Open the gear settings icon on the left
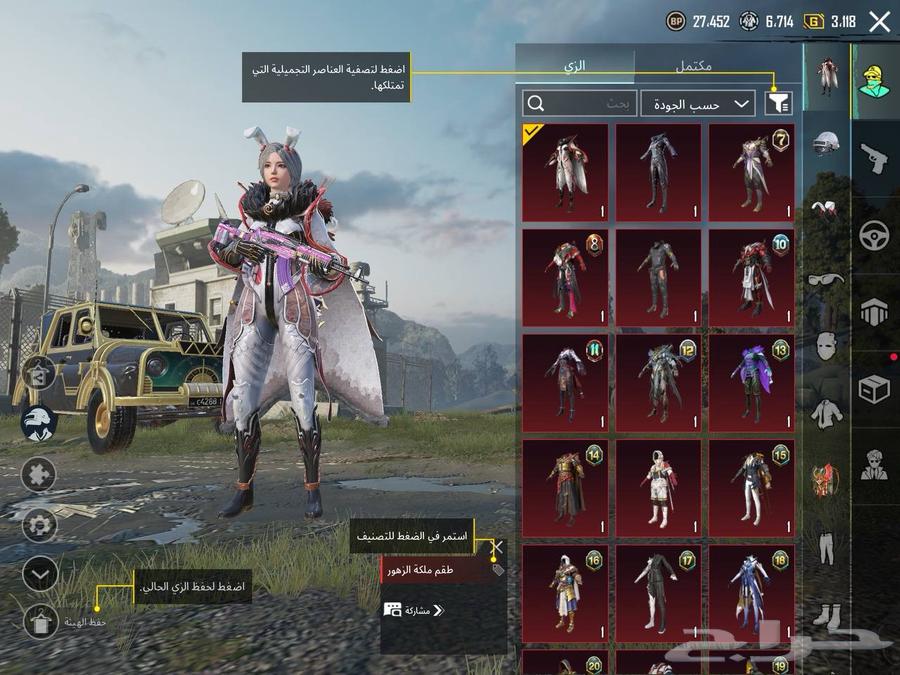The image size is (900, 675). (x=39, y=523)
